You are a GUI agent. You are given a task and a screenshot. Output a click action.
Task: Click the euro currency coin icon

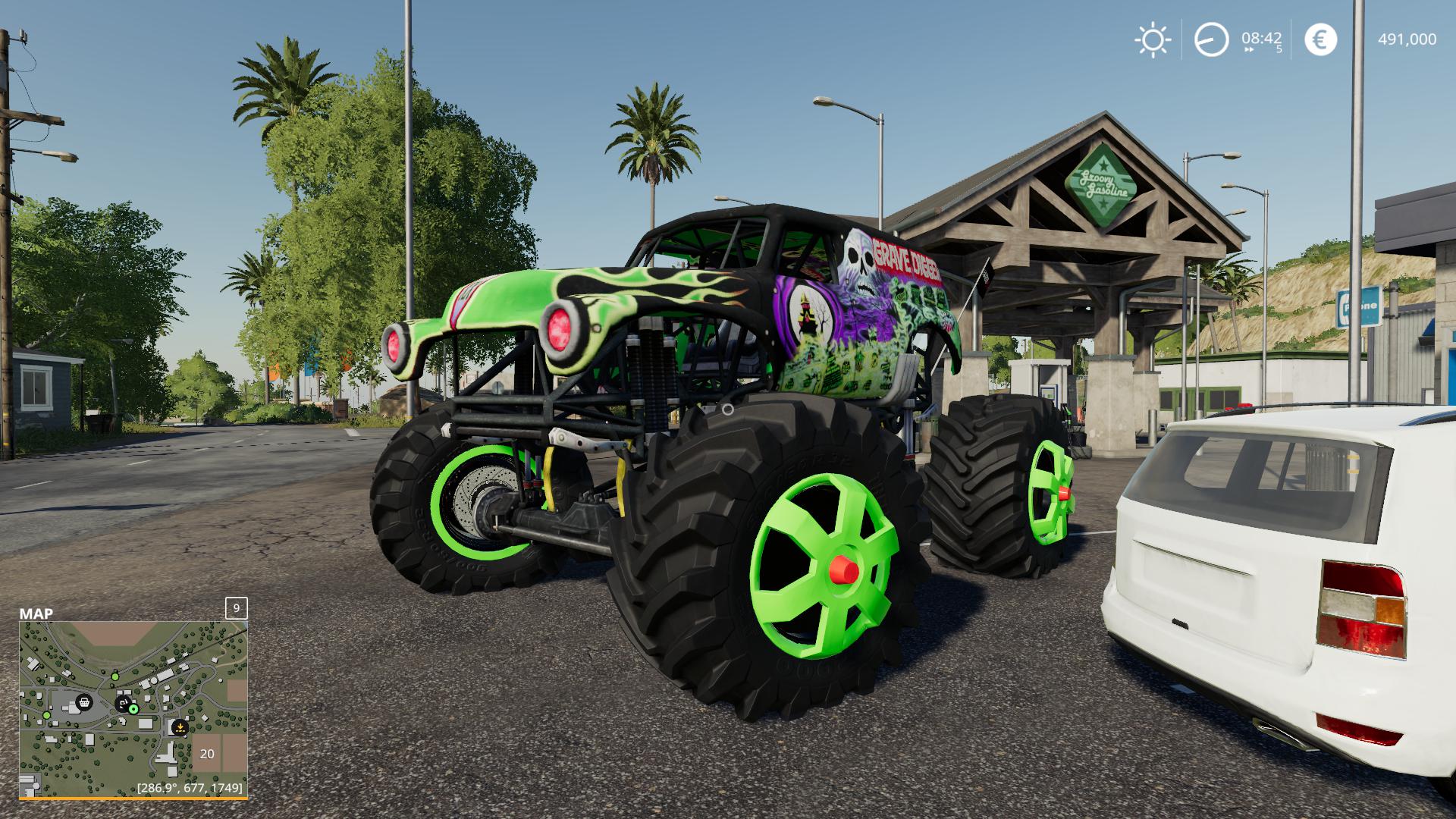[x=1321, y=38]
